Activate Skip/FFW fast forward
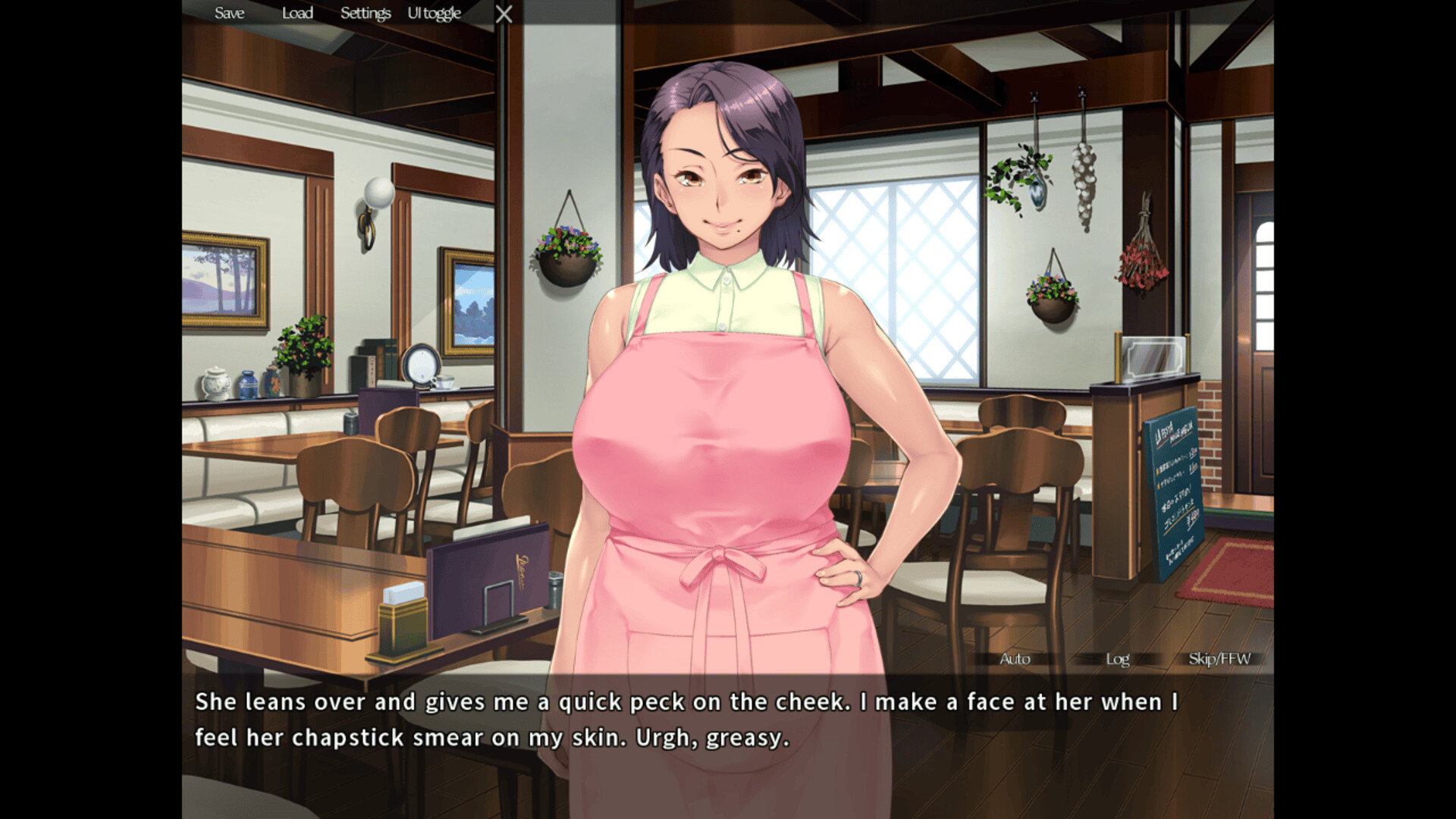Screen dimensions: 1456x819 pos(1219,658)
